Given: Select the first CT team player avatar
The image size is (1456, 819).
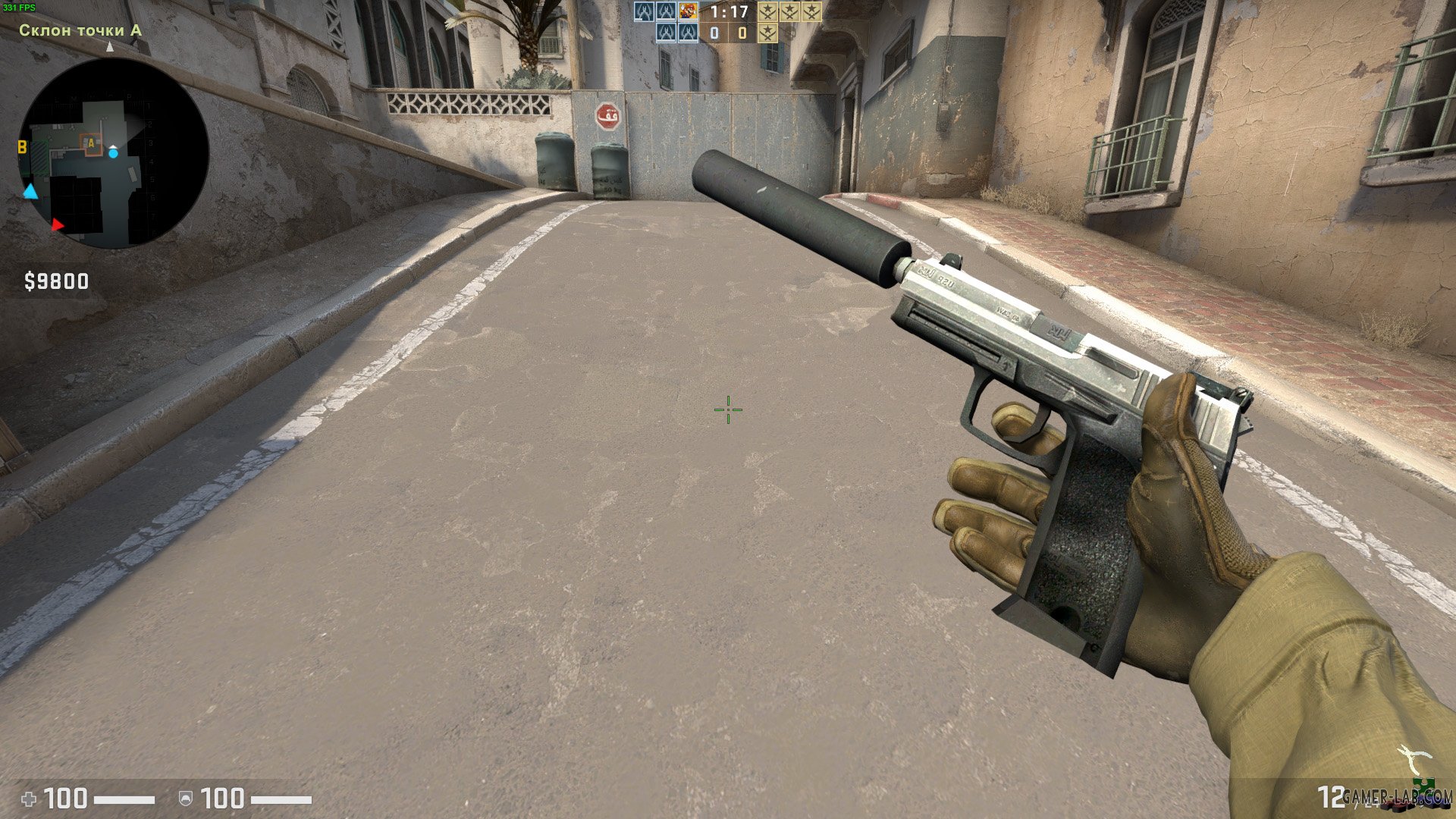Looking at the screenshot, I should [x=643, y=11].
